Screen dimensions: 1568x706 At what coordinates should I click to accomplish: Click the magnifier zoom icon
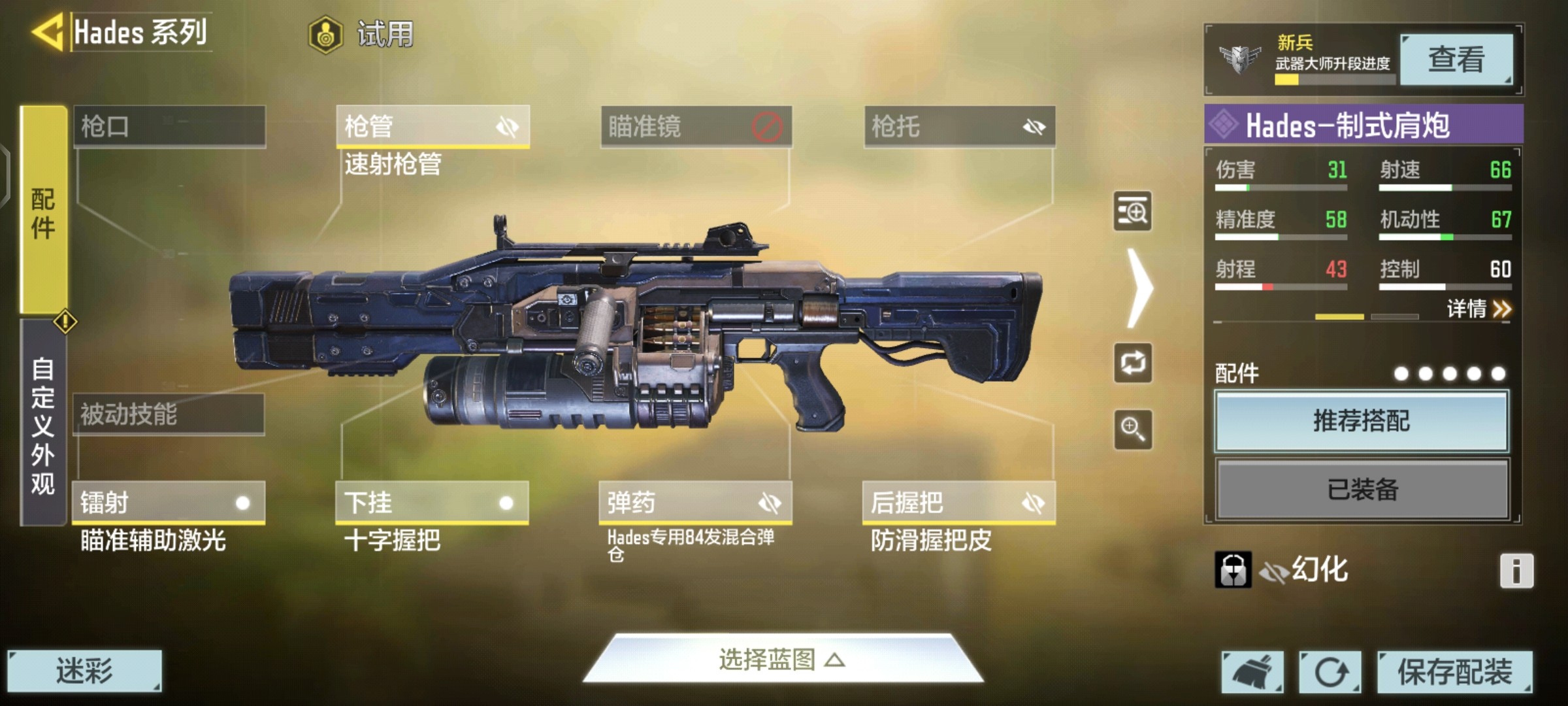pyautogui.click(x=1132, y=429)
